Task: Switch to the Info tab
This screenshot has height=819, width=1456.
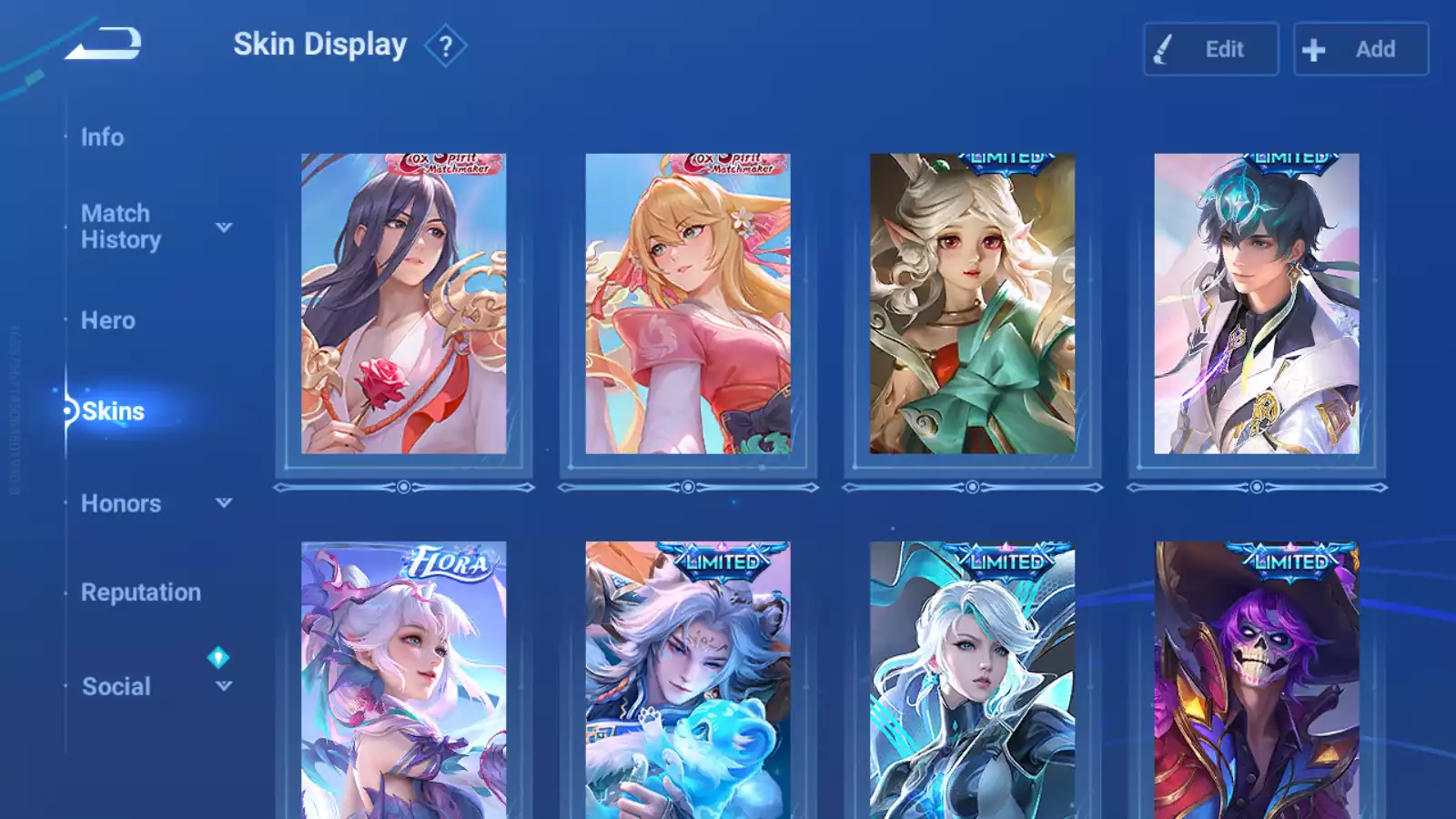Action: (102, 137)
